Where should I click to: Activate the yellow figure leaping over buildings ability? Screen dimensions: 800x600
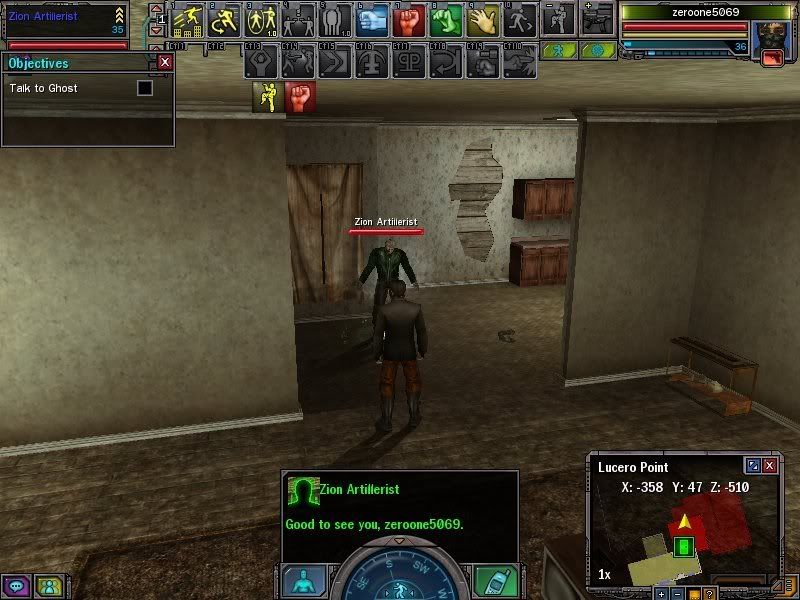[187, 19]
